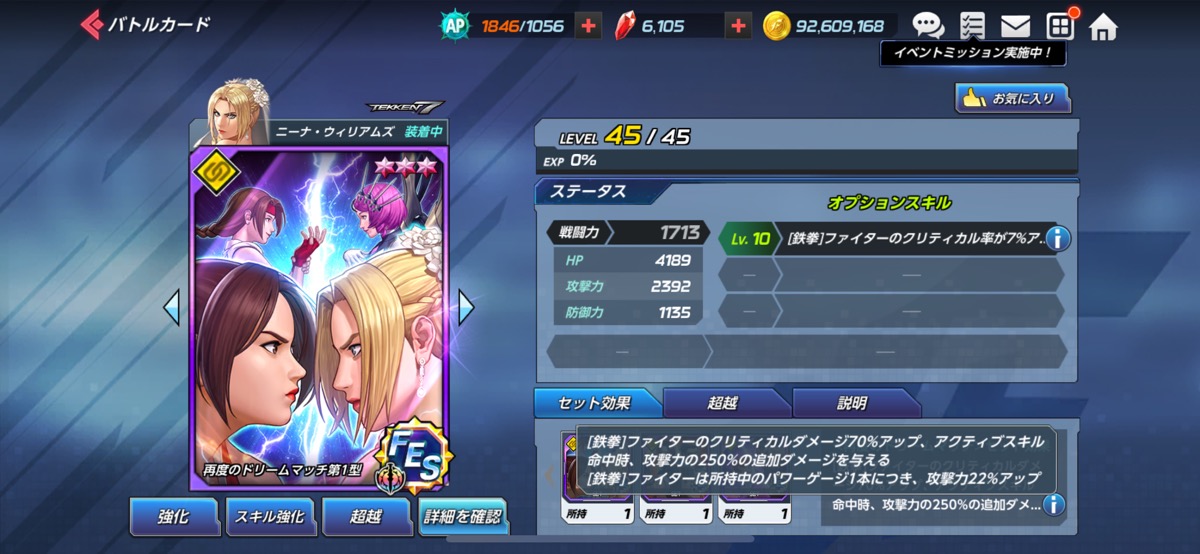This screenshot has height=554, width=1200.
Task: Show info for the Lv. 10 option skill
Action: [1057, 238]
